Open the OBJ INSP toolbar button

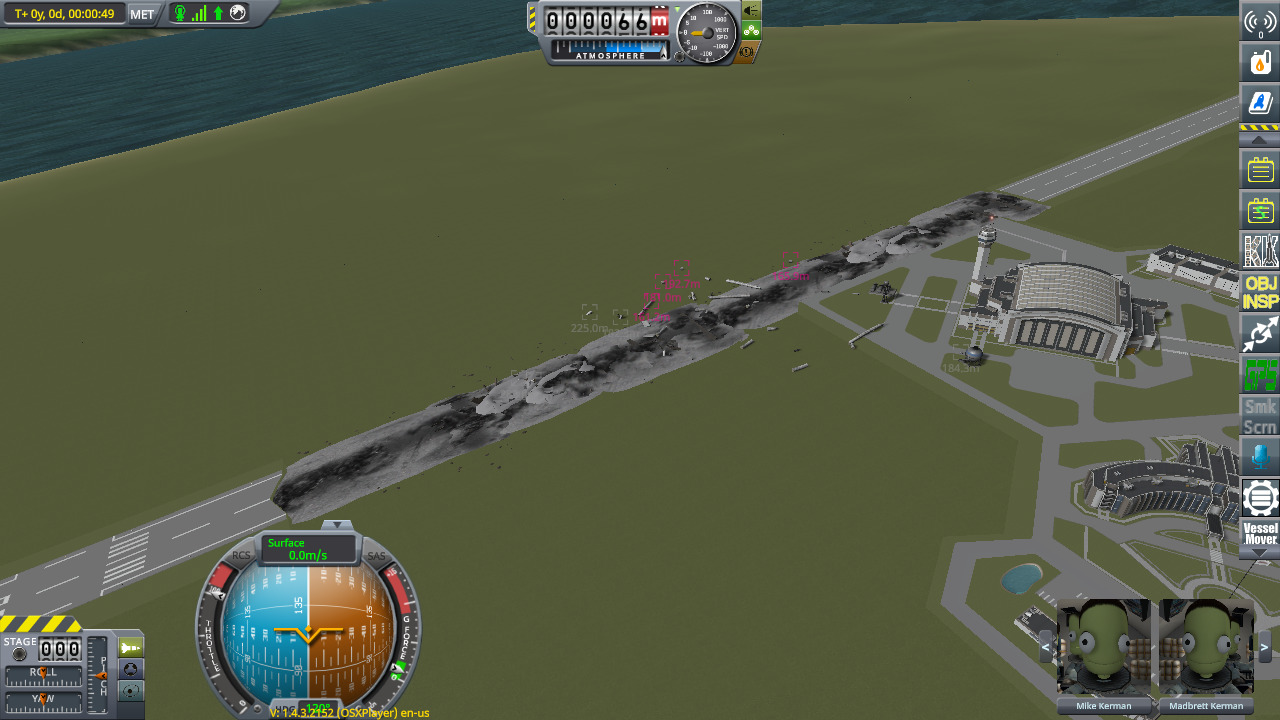click(1260, 291)
